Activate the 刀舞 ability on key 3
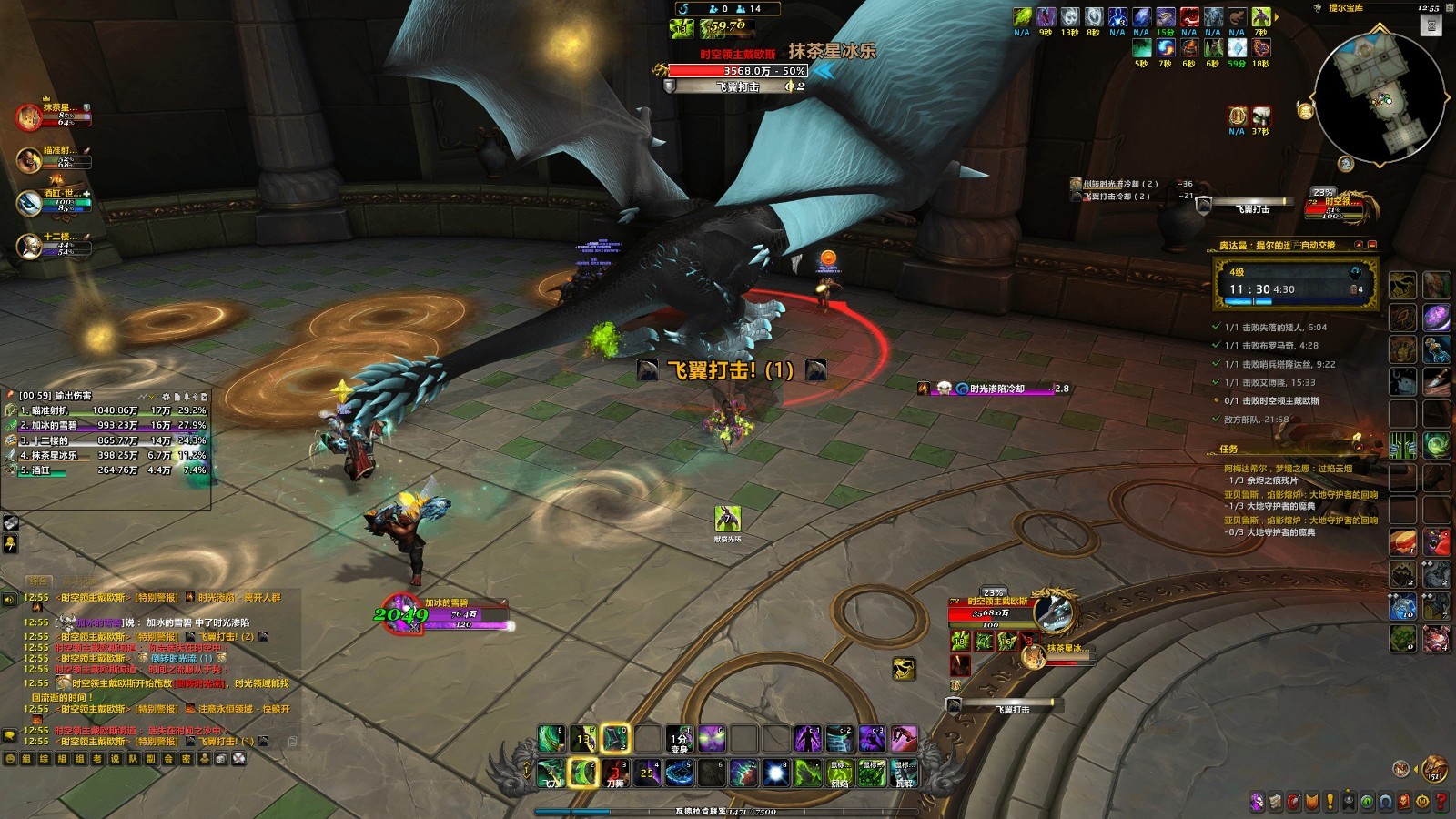 click(615, 773)
